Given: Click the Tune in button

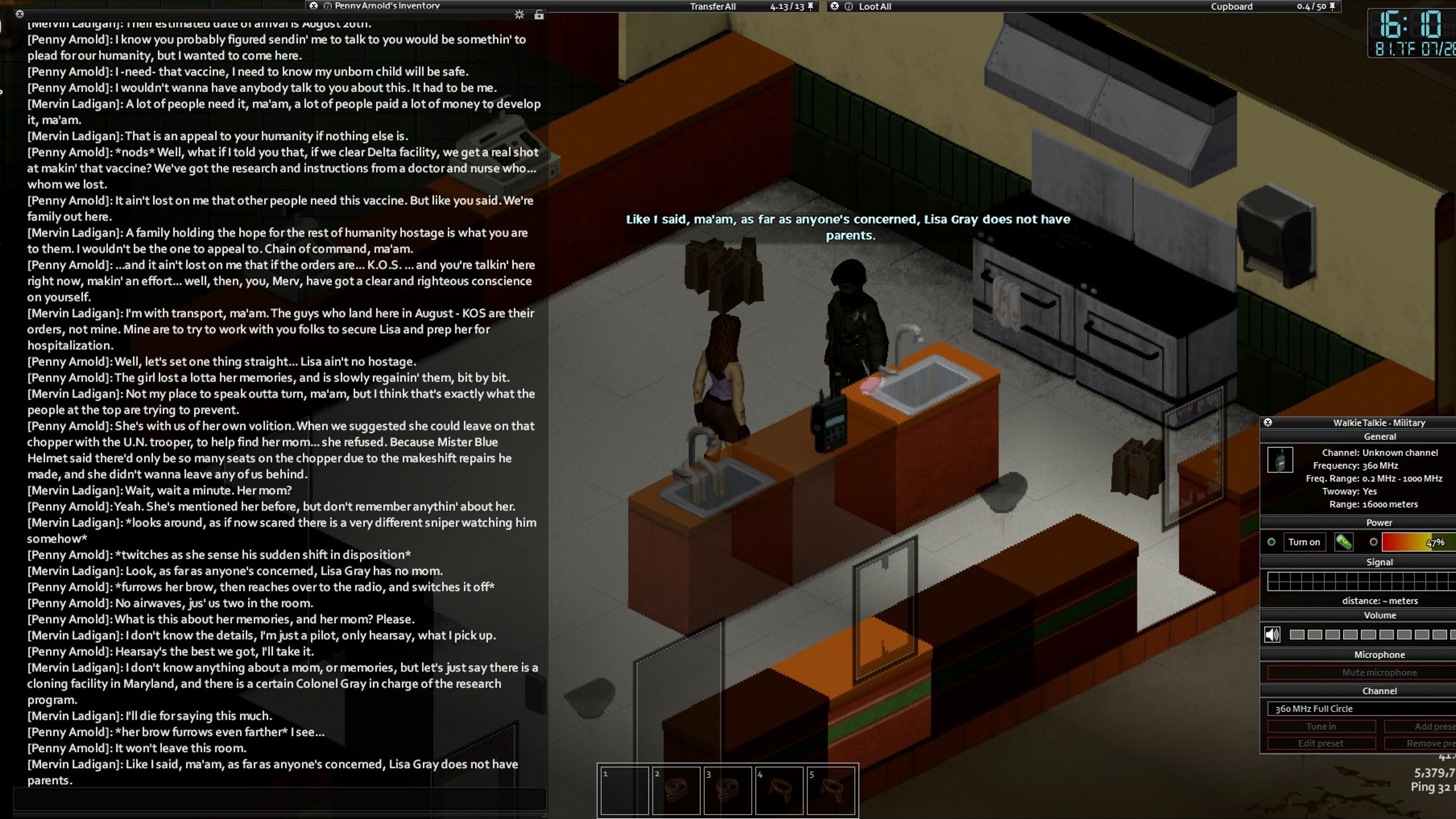Looking at the screenshot, I should [x=1320, y=726].
